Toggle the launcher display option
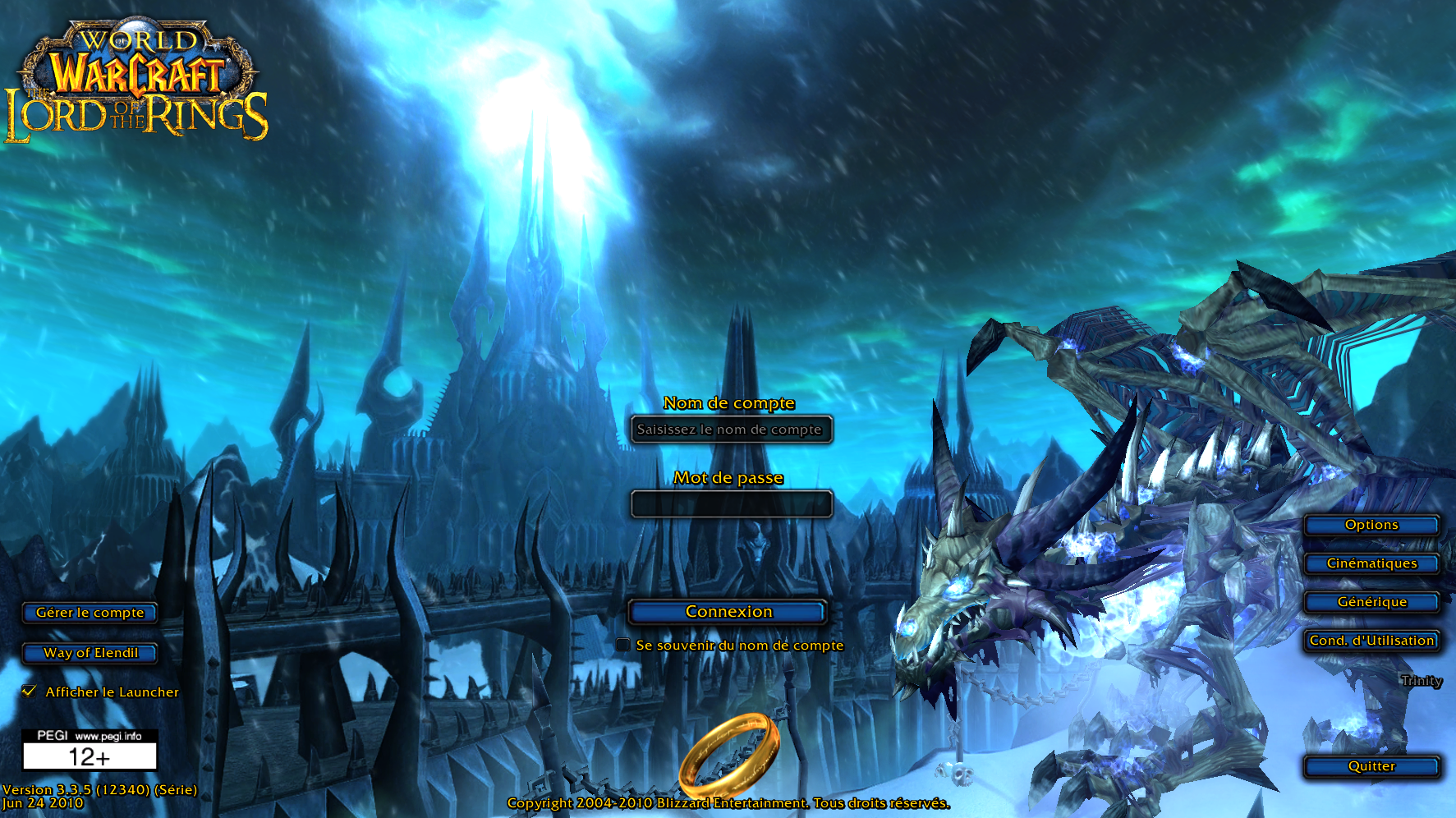1456x818 pixels. [x=30, y=692]
